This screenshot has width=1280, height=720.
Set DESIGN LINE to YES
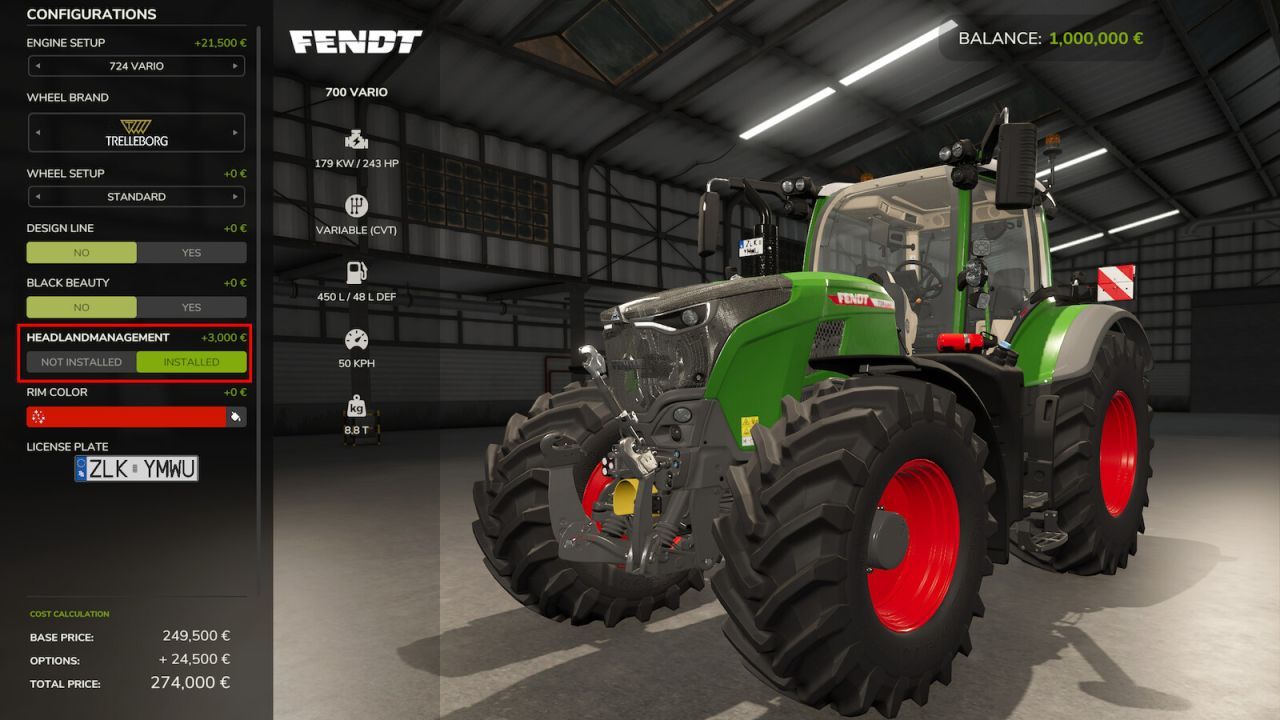(x=191, y=252)
